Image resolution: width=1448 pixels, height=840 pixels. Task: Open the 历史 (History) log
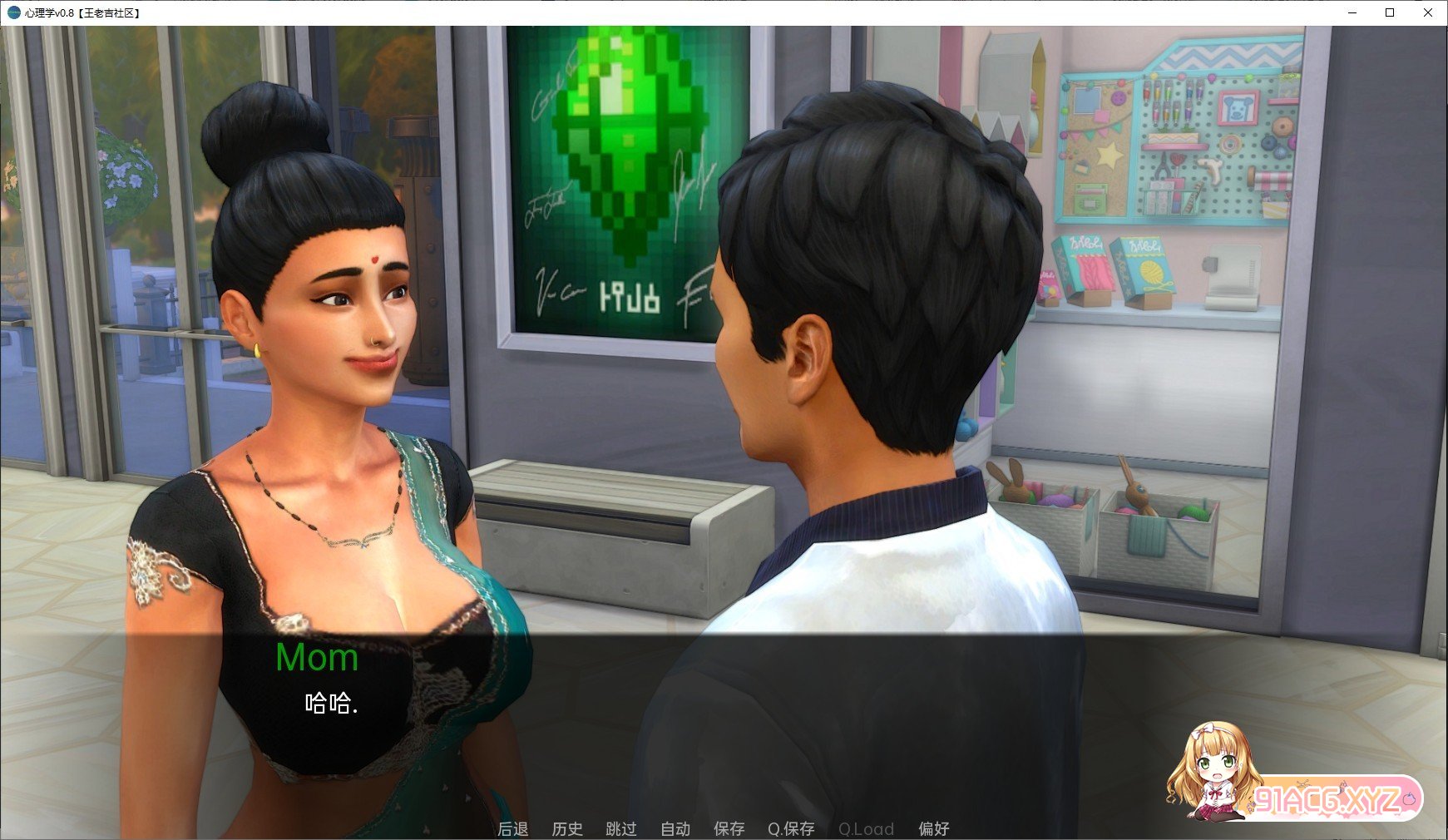[x=567, y=828]
